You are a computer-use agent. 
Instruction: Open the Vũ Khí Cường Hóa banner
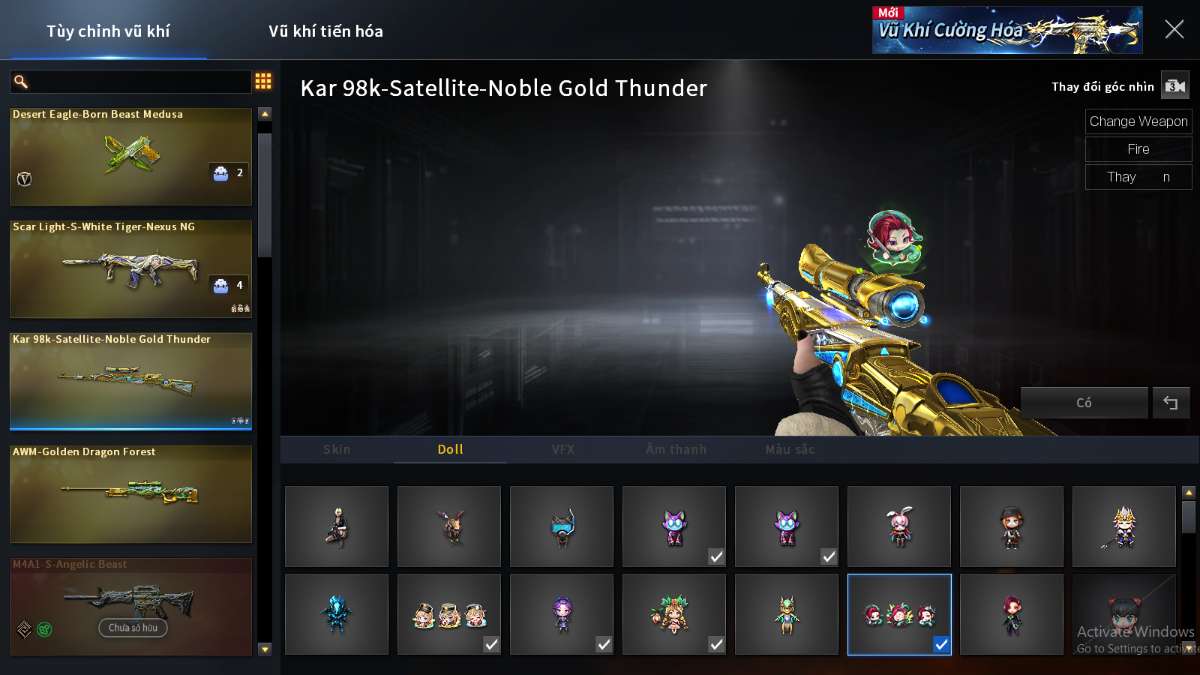[x=1007, y=30]
